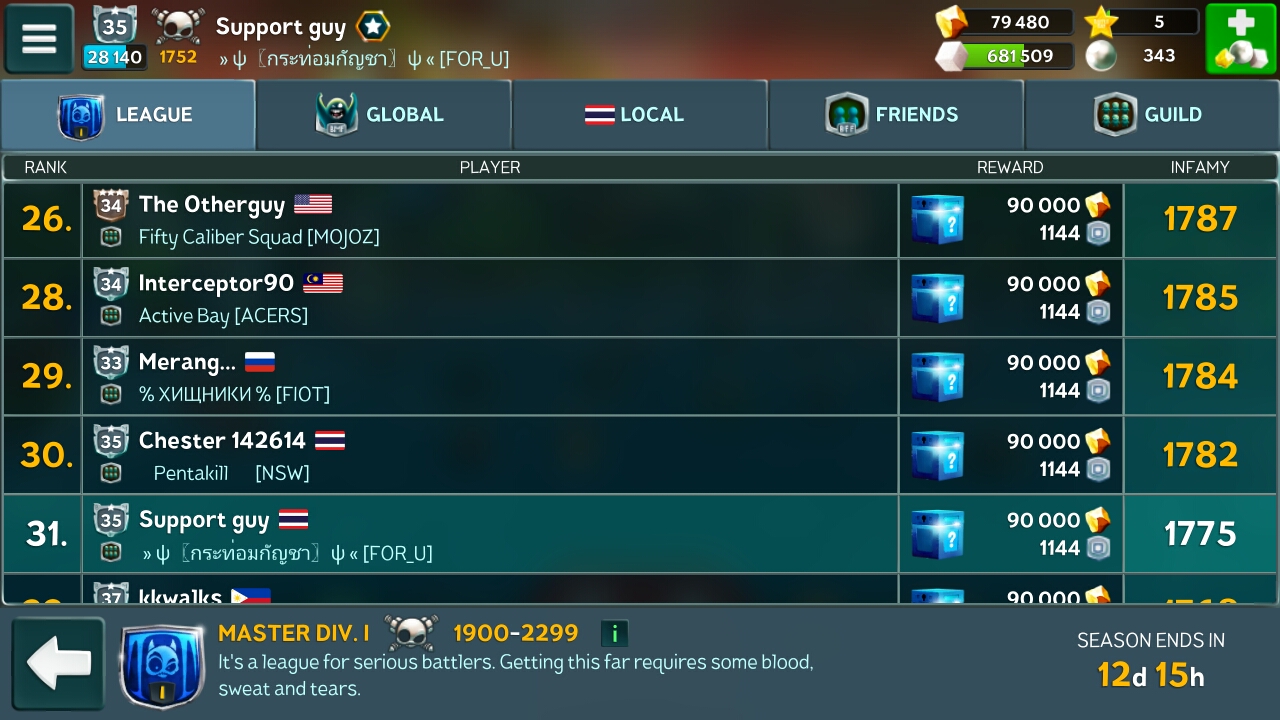Select the Guild leaderboard tab
The height and width of the screenshot is (720, 1280).
click(1151, 115)
